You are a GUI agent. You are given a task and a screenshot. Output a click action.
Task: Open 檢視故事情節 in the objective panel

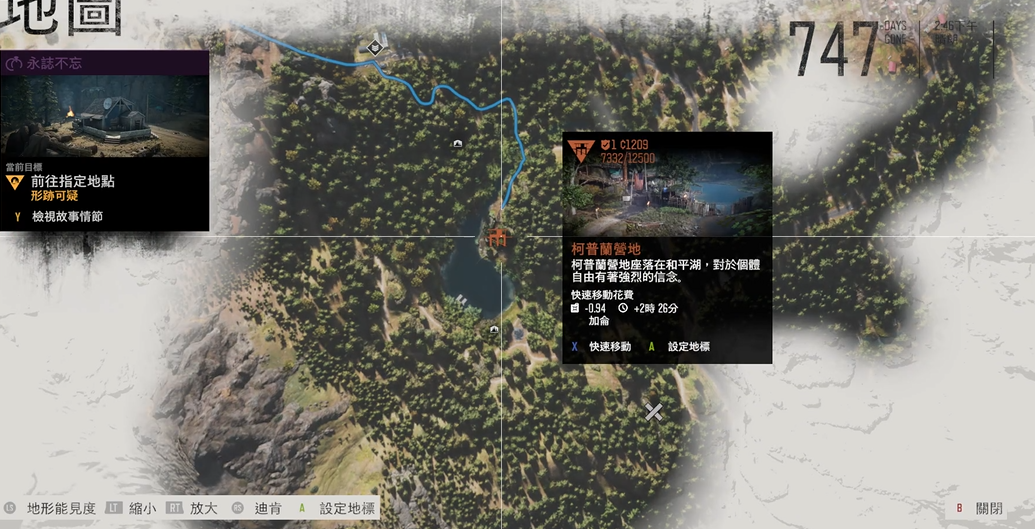click(67, 216)
